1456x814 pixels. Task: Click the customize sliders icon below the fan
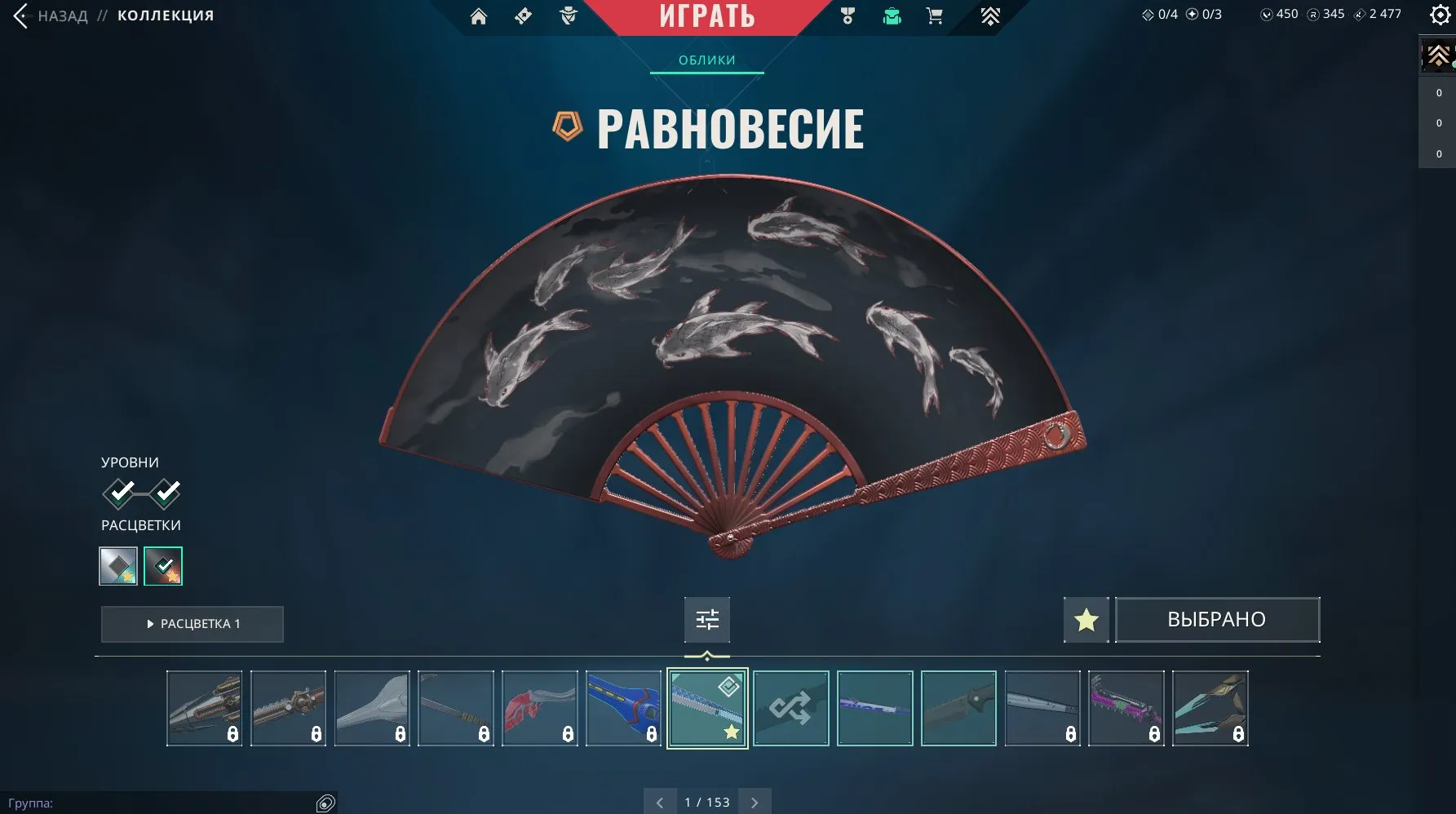pyautogui.click(x=706, y=620)
